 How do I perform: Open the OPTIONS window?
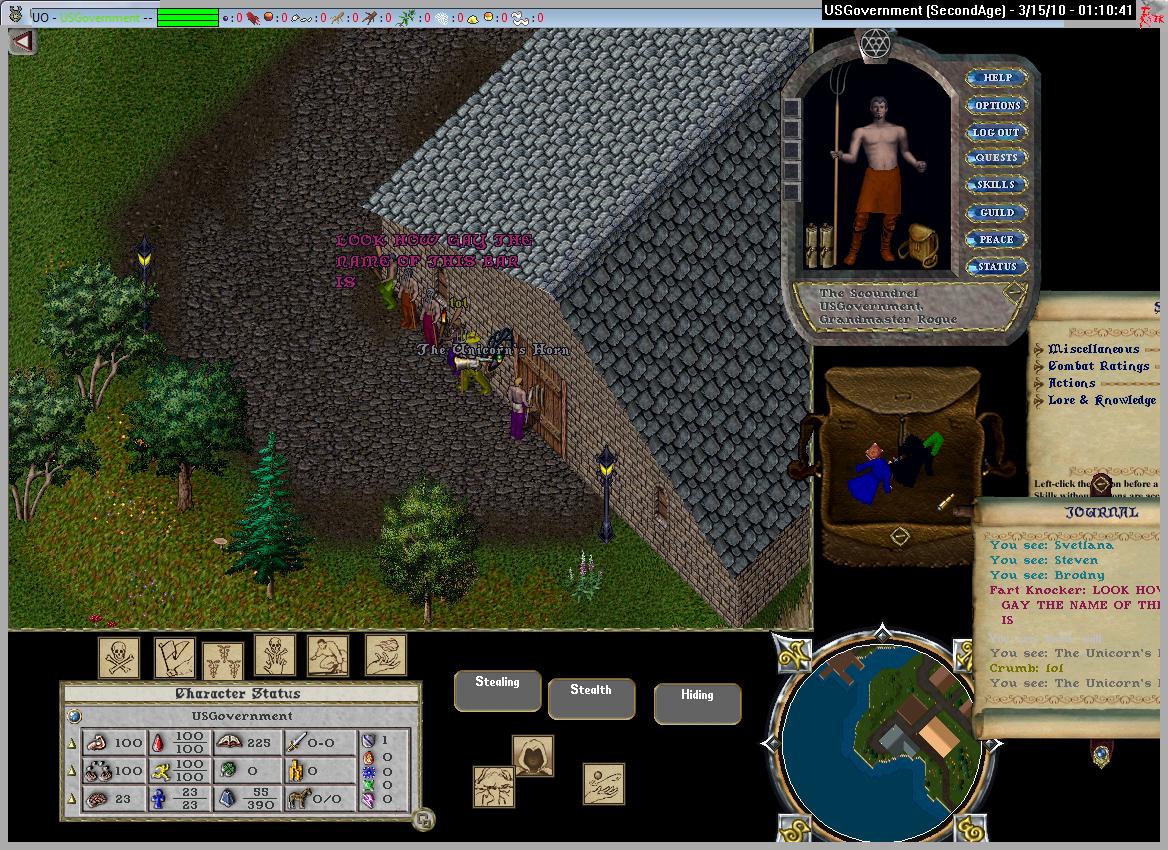coord(996,105)
